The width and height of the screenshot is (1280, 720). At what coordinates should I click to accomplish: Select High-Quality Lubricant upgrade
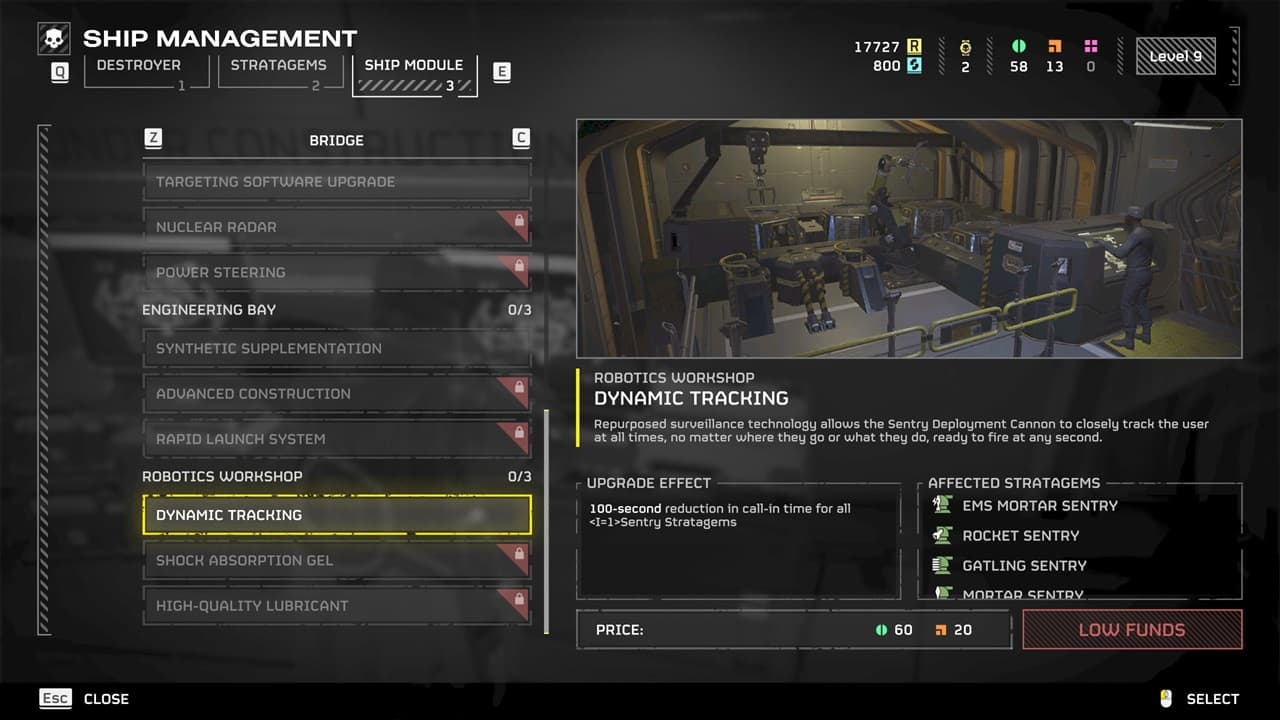336,606
